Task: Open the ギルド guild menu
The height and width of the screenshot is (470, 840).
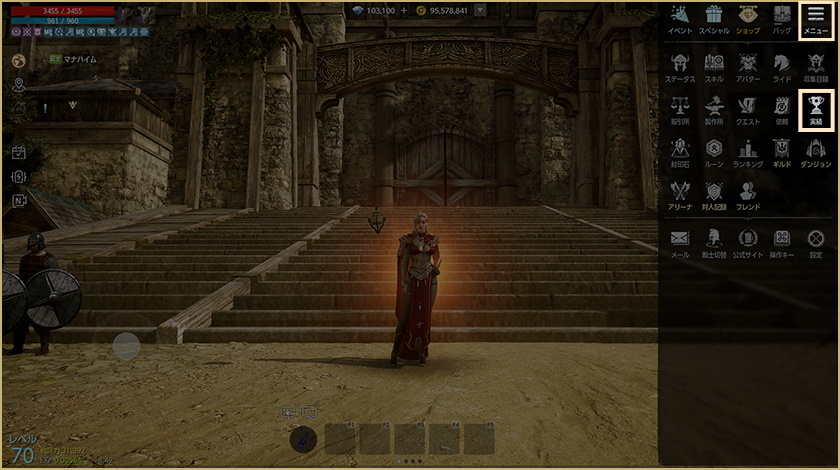Action: [781, 152]
